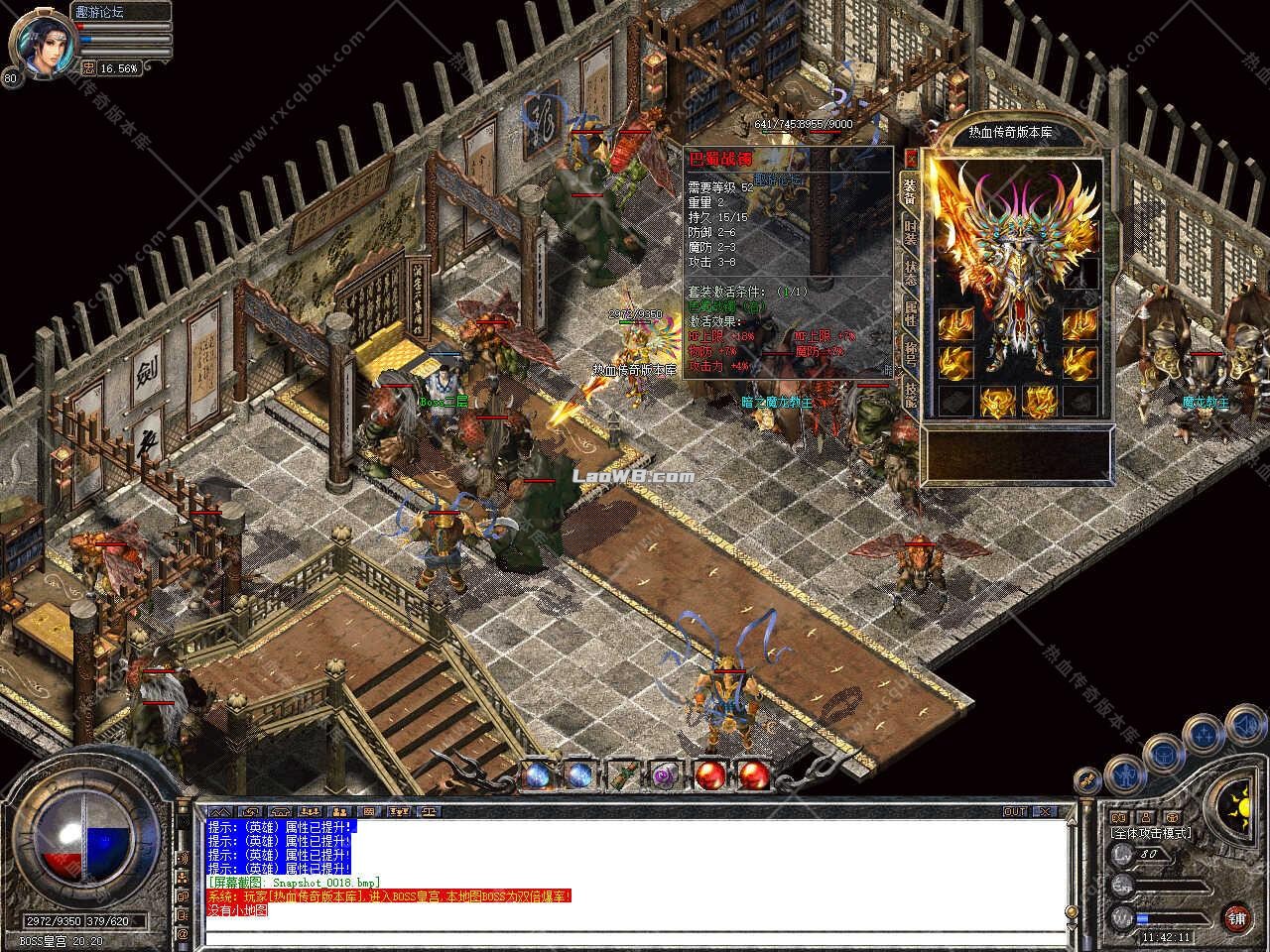The image size is (1270, 952).
Task: Show the 称号 titles tab
Action: (910, 355)
